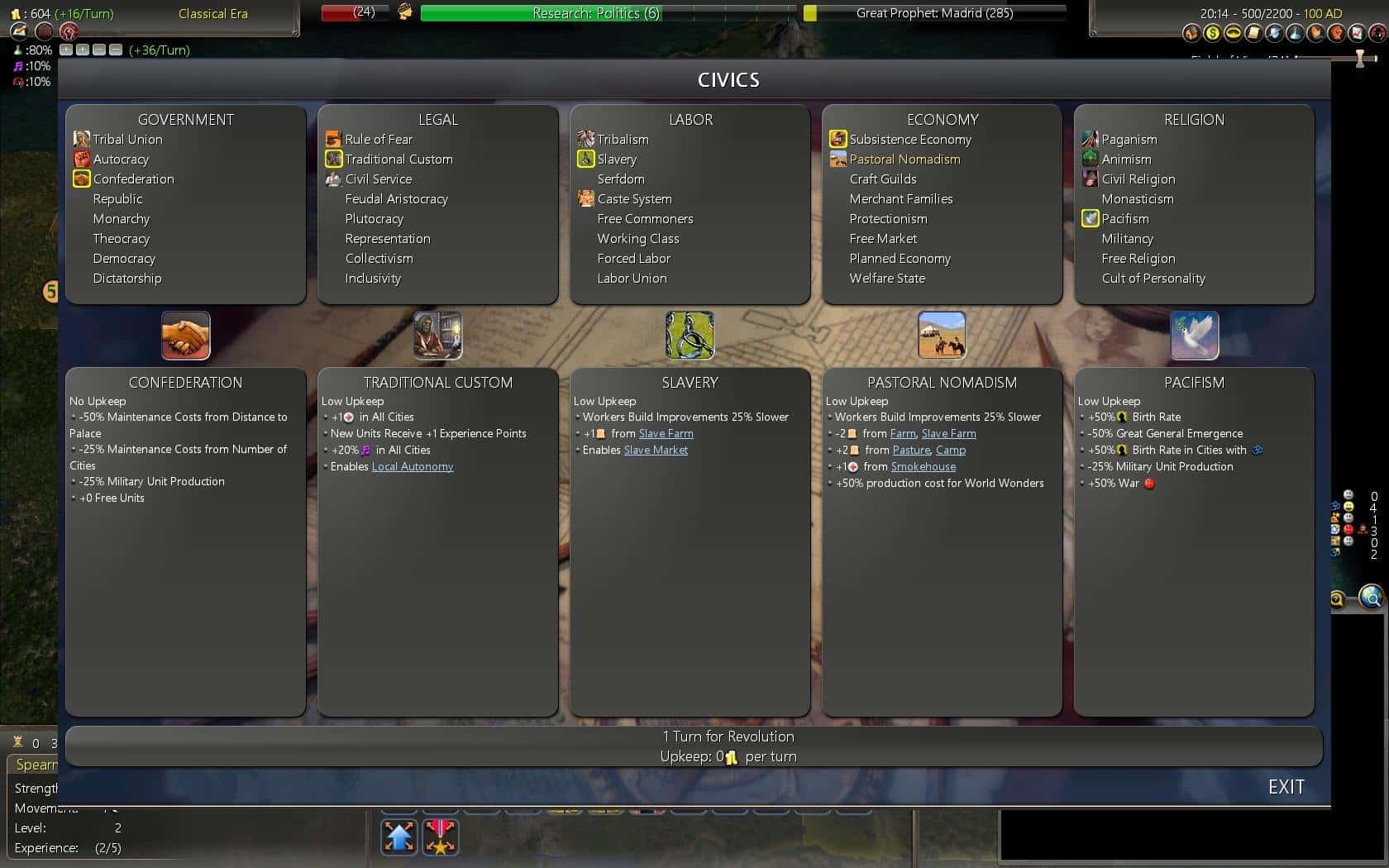Open the Local Autonomy link

point(413,466)
